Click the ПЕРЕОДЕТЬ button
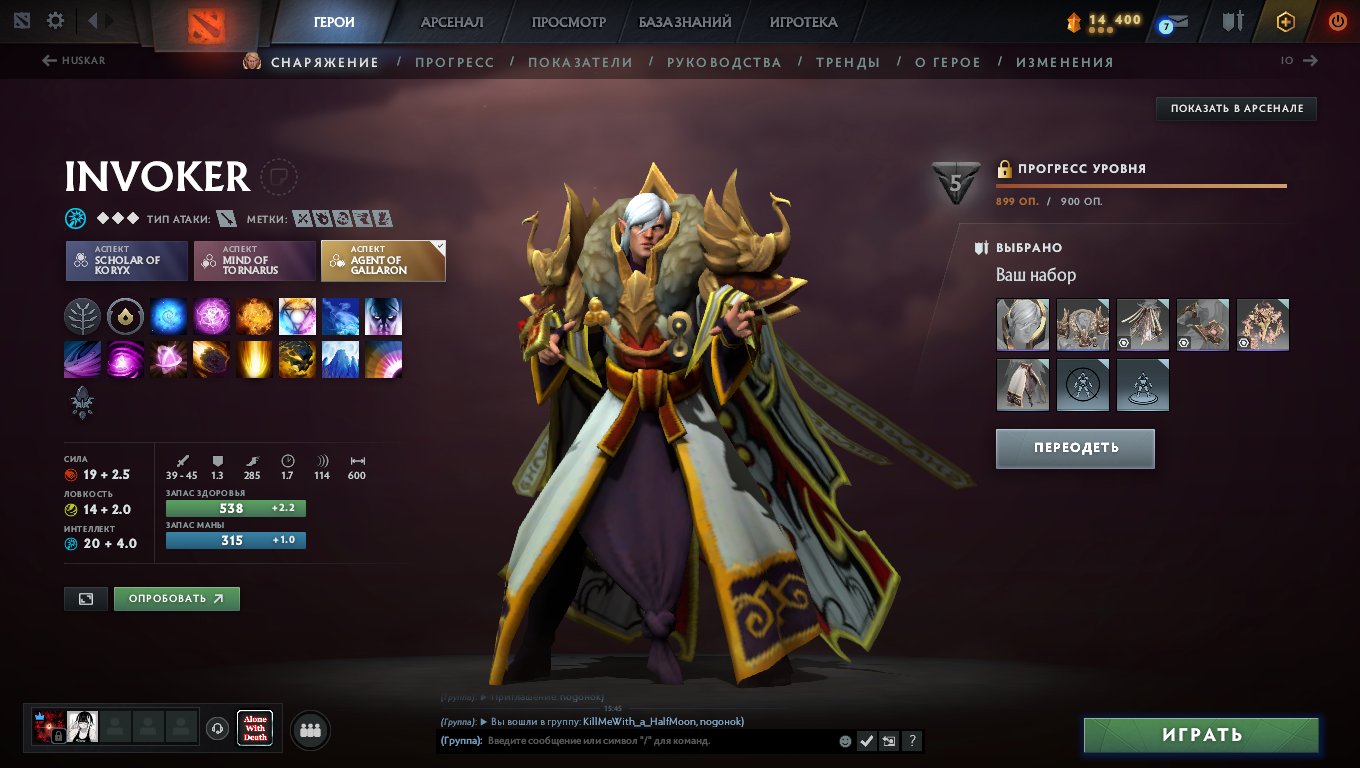1360x768 pixels. click(1075, 448)
